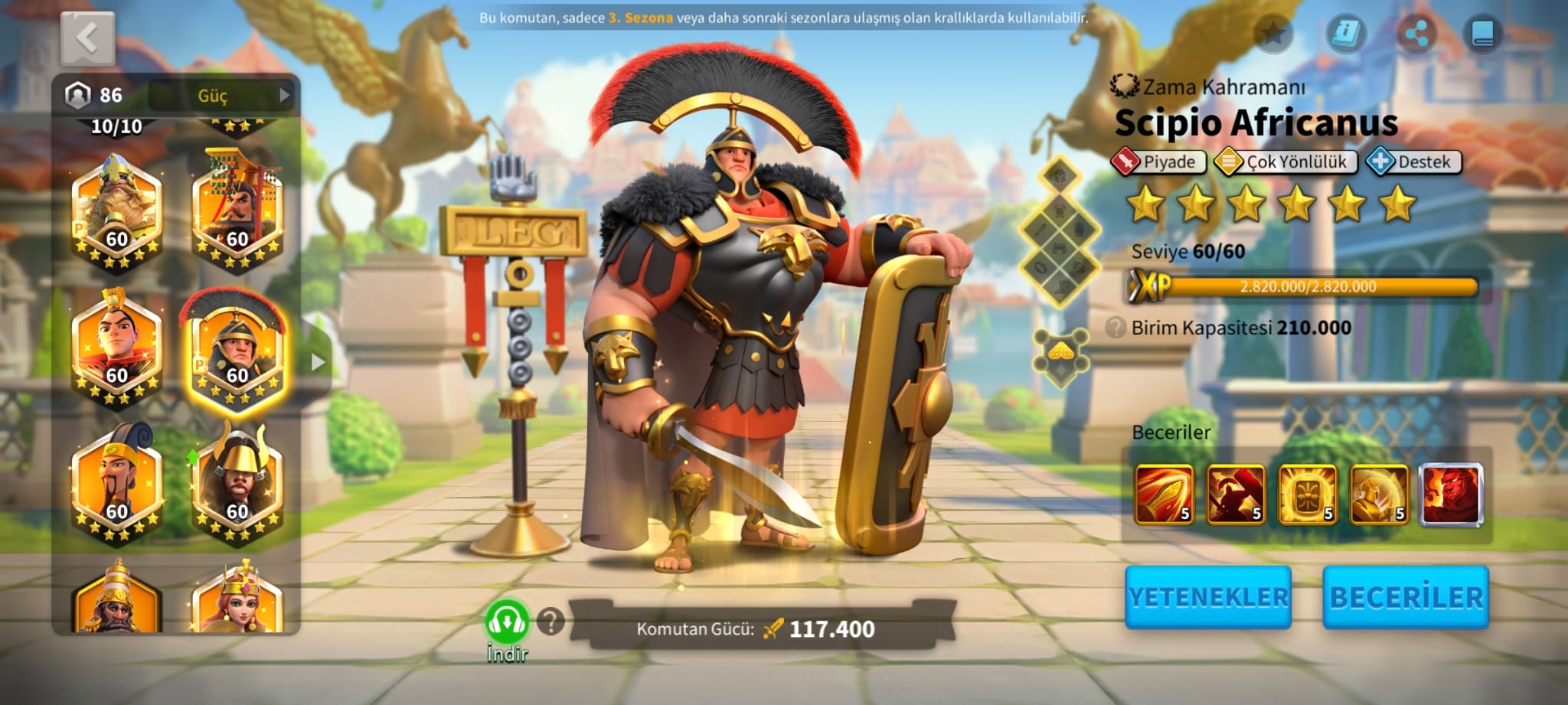
Task: Show troop capacity help next to Birim Kapasitesi
Action: [1116, 328]
